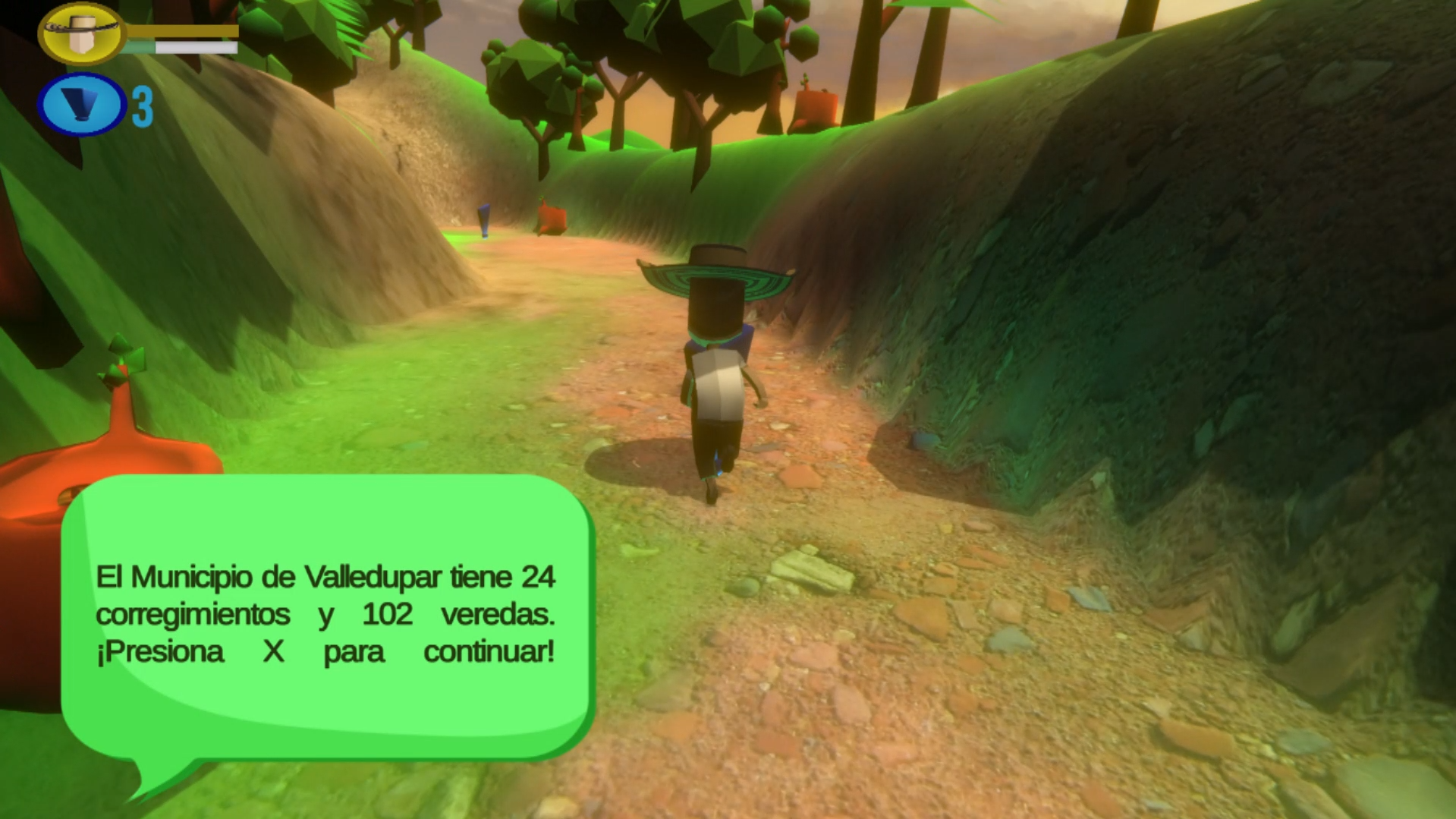This screenshot has height=819, width=1456.
Task: Click the white portion of the stamina bar
Action: coord(196,46)
